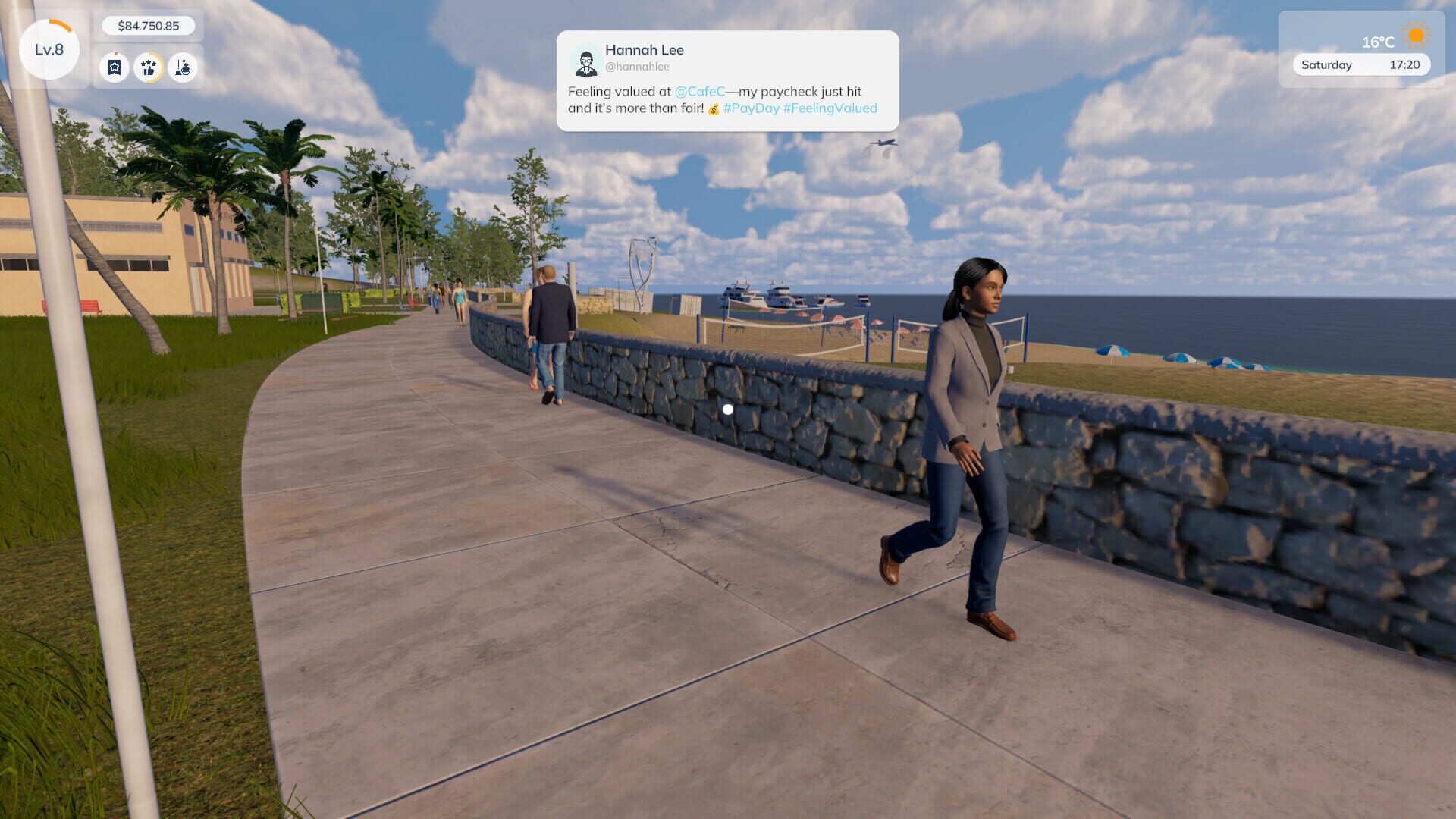Screen dimensions: 1456x819
Task: Click the red notification dot on the bookmark icon
Action: click(116, 53)
